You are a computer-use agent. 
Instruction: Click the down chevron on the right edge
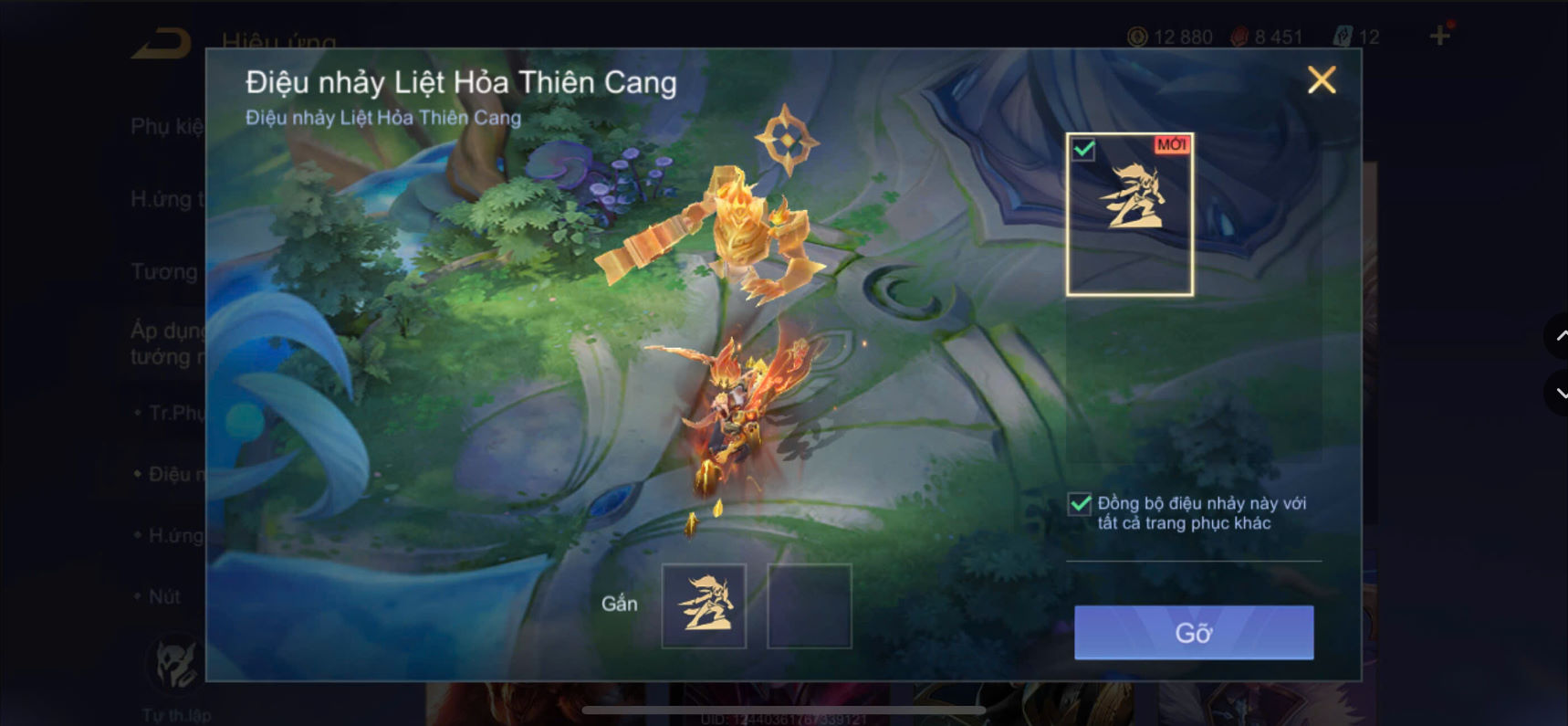pyautogui.click(x=1560, y=393)
